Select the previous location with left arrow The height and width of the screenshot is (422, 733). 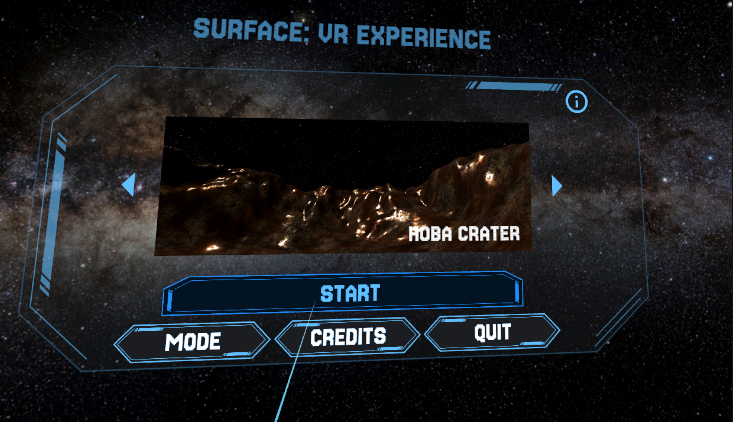[128, 185]
